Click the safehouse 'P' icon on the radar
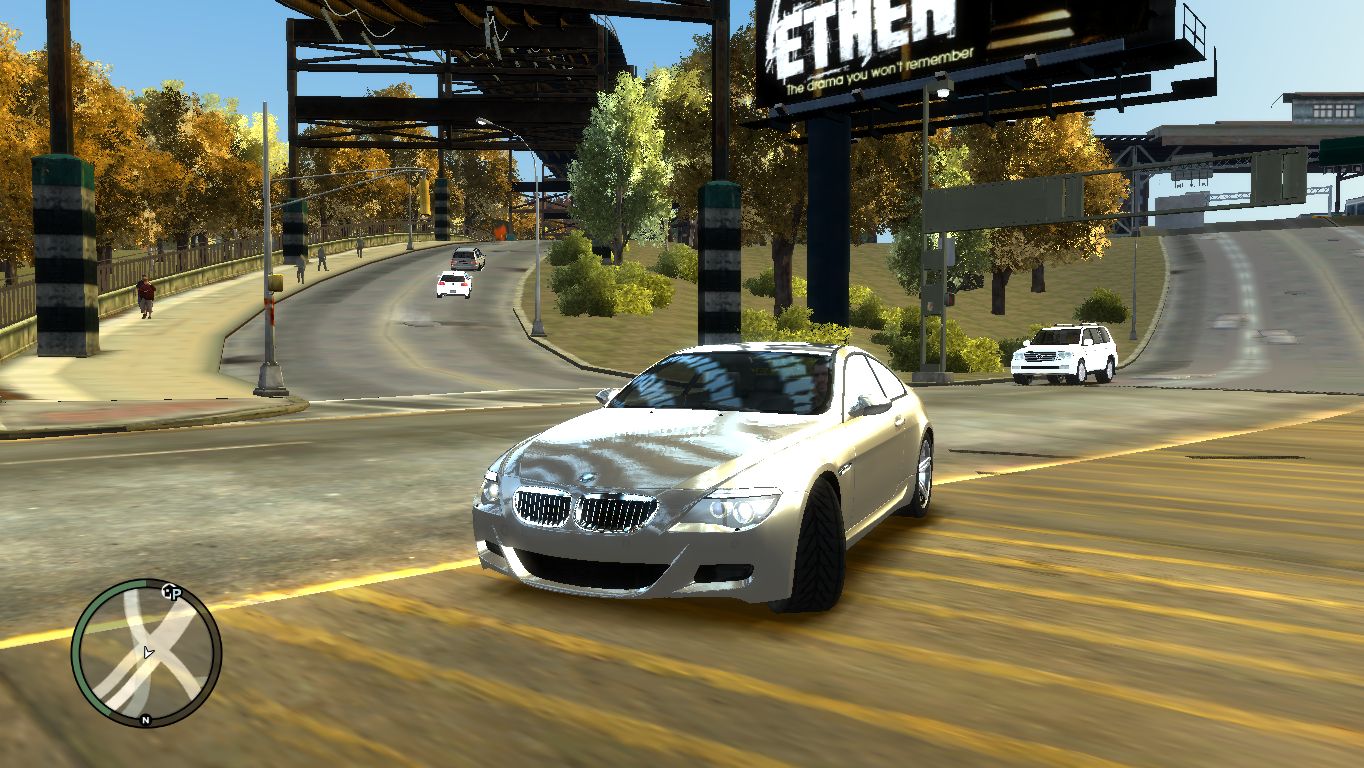Image resolution: width=1364 pixels, height=768 pixels. (x=175, y=592)
